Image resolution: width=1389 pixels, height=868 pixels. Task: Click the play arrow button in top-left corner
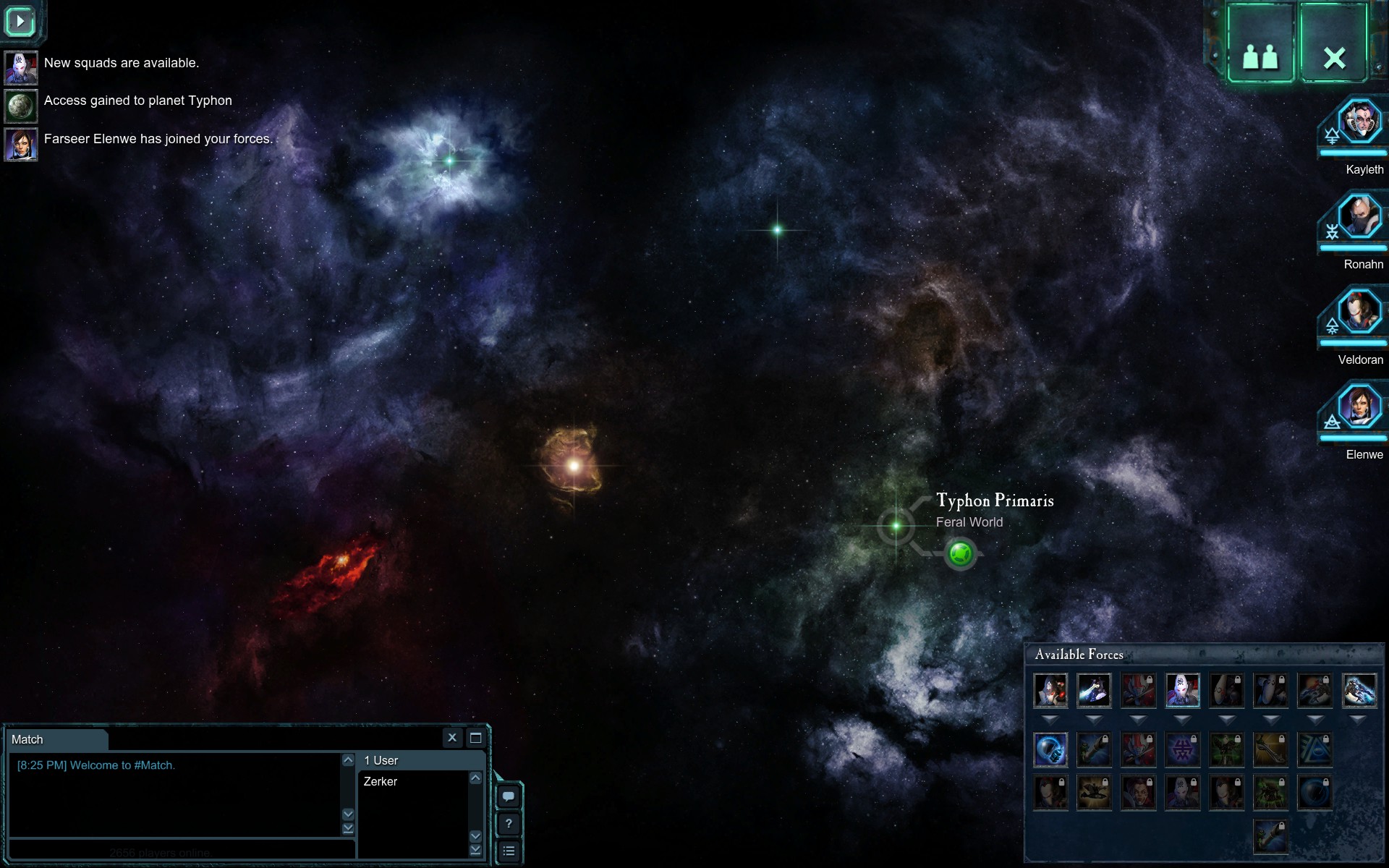[x=20, y=22]
